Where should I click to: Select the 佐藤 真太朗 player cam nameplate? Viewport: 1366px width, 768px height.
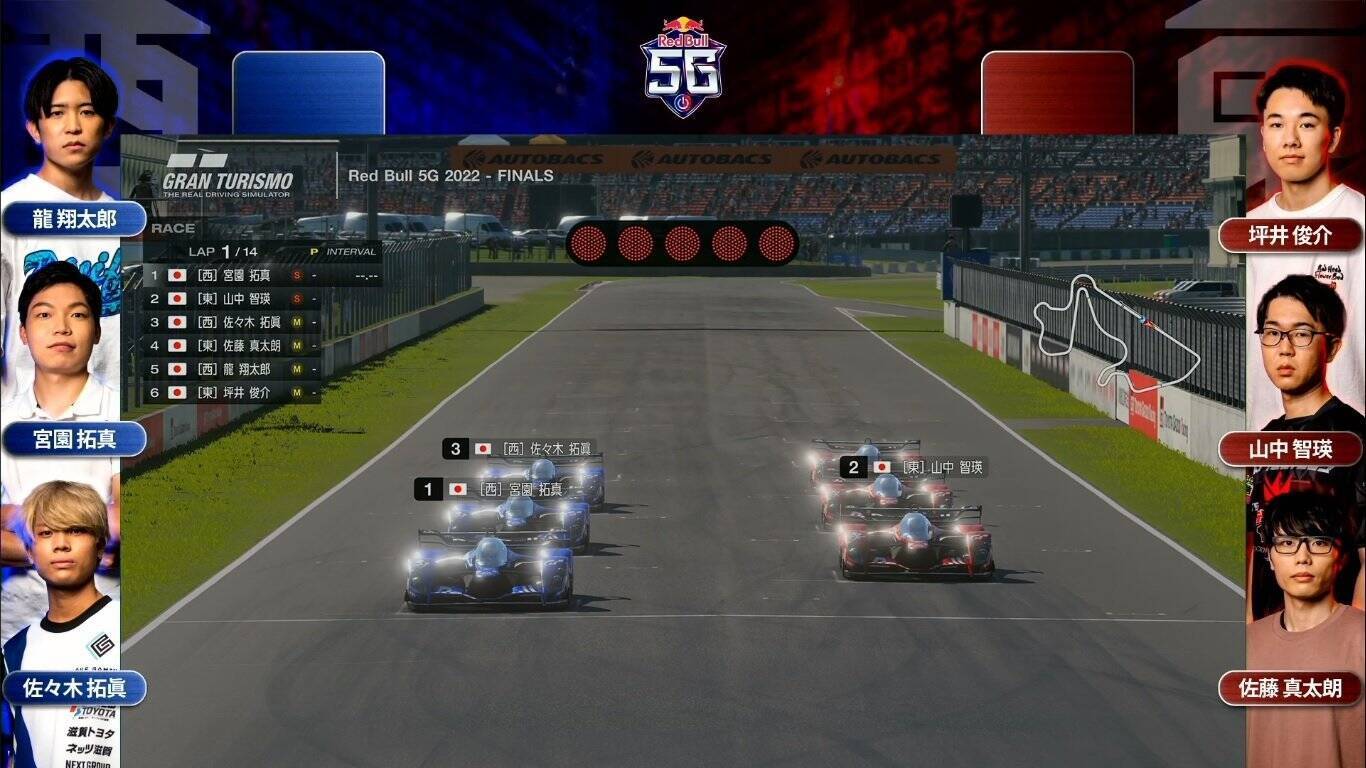tap(1290, 688)
